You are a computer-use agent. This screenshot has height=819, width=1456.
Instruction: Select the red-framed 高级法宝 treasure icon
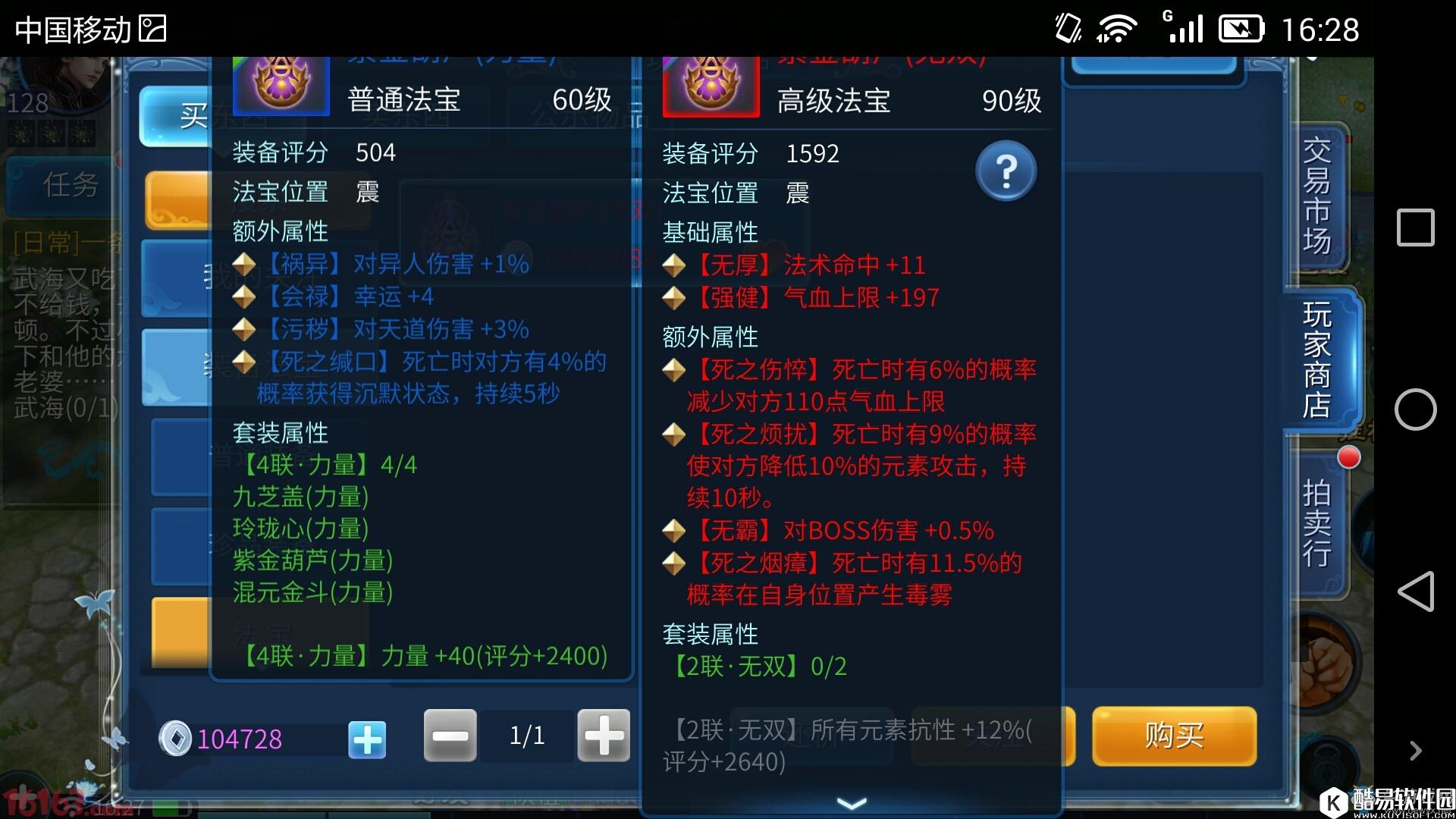click(x=711, y=86)
